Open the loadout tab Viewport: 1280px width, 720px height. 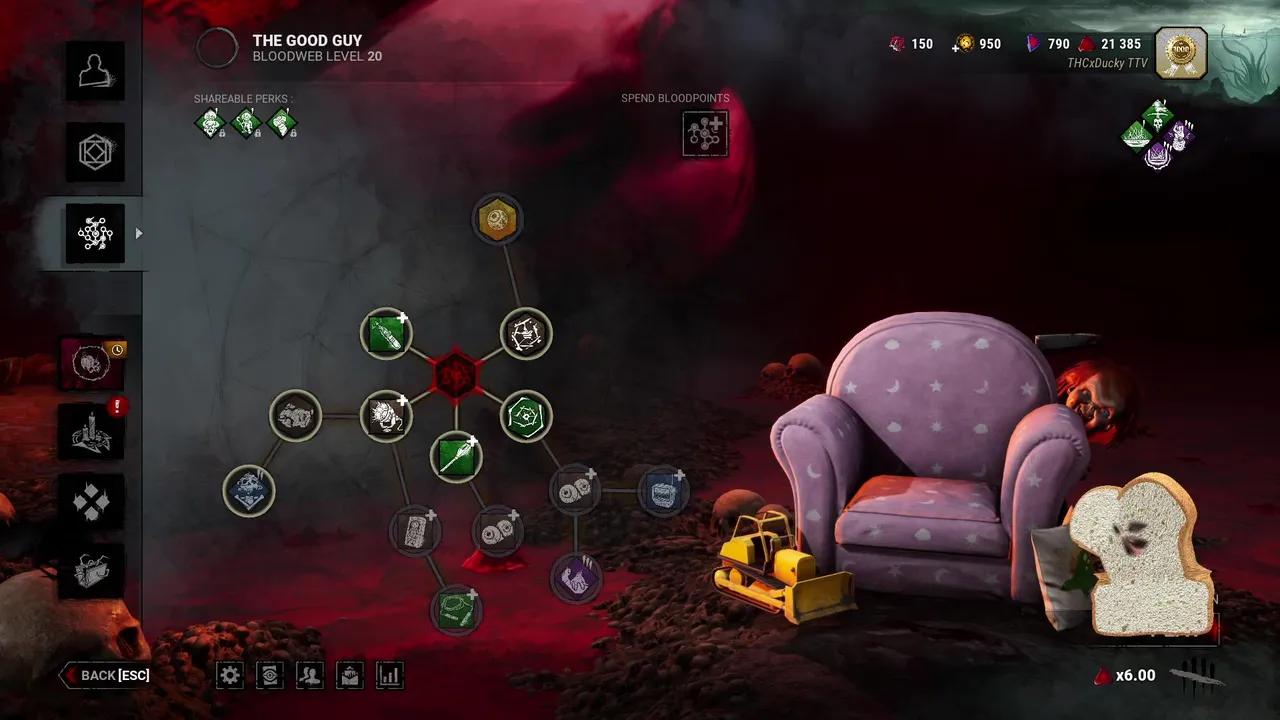point(95,152)
